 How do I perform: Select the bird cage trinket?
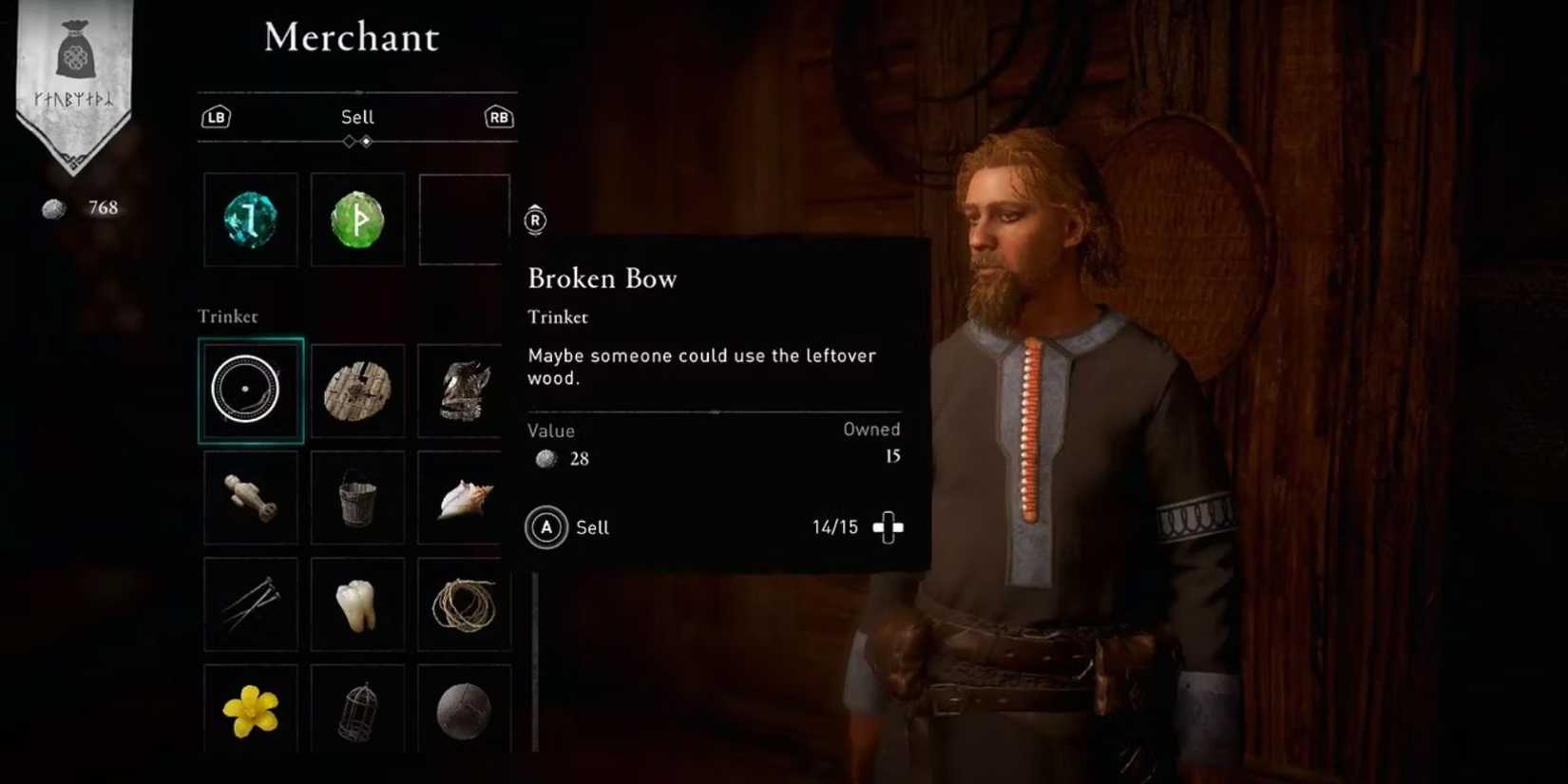357,708
